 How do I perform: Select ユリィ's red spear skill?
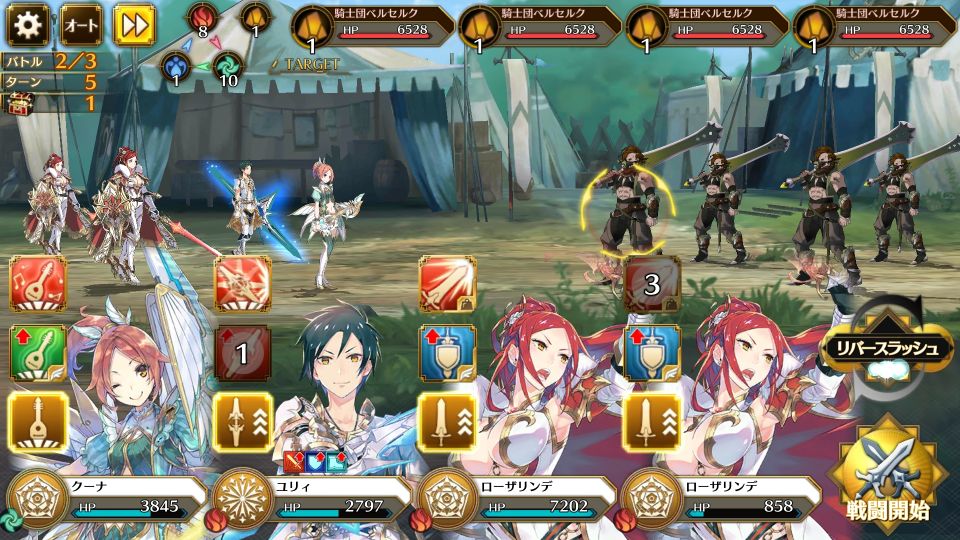[243, 285]
